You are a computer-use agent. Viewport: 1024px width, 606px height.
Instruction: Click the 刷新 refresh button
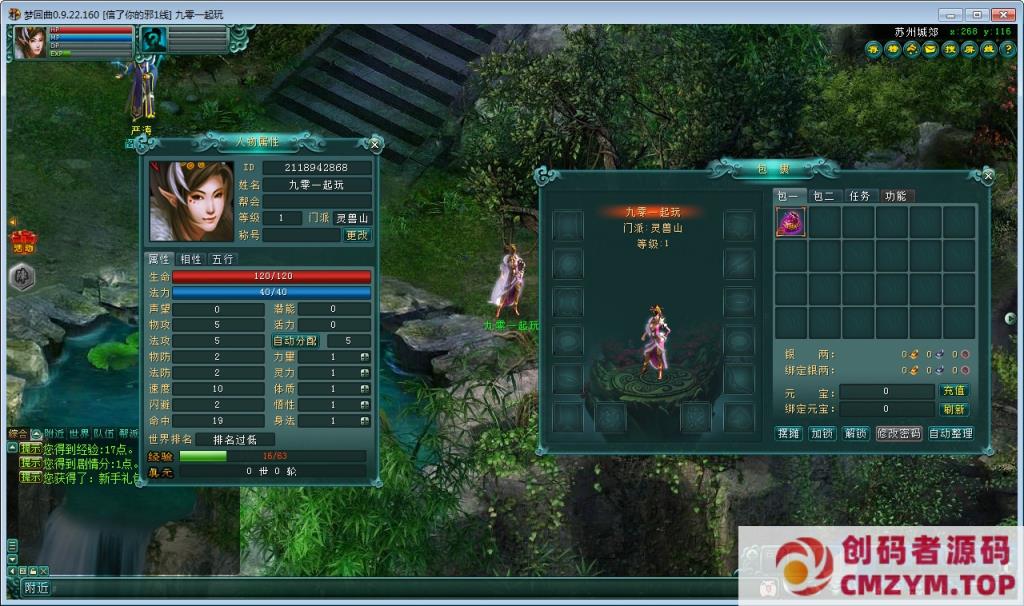(953, 409)
